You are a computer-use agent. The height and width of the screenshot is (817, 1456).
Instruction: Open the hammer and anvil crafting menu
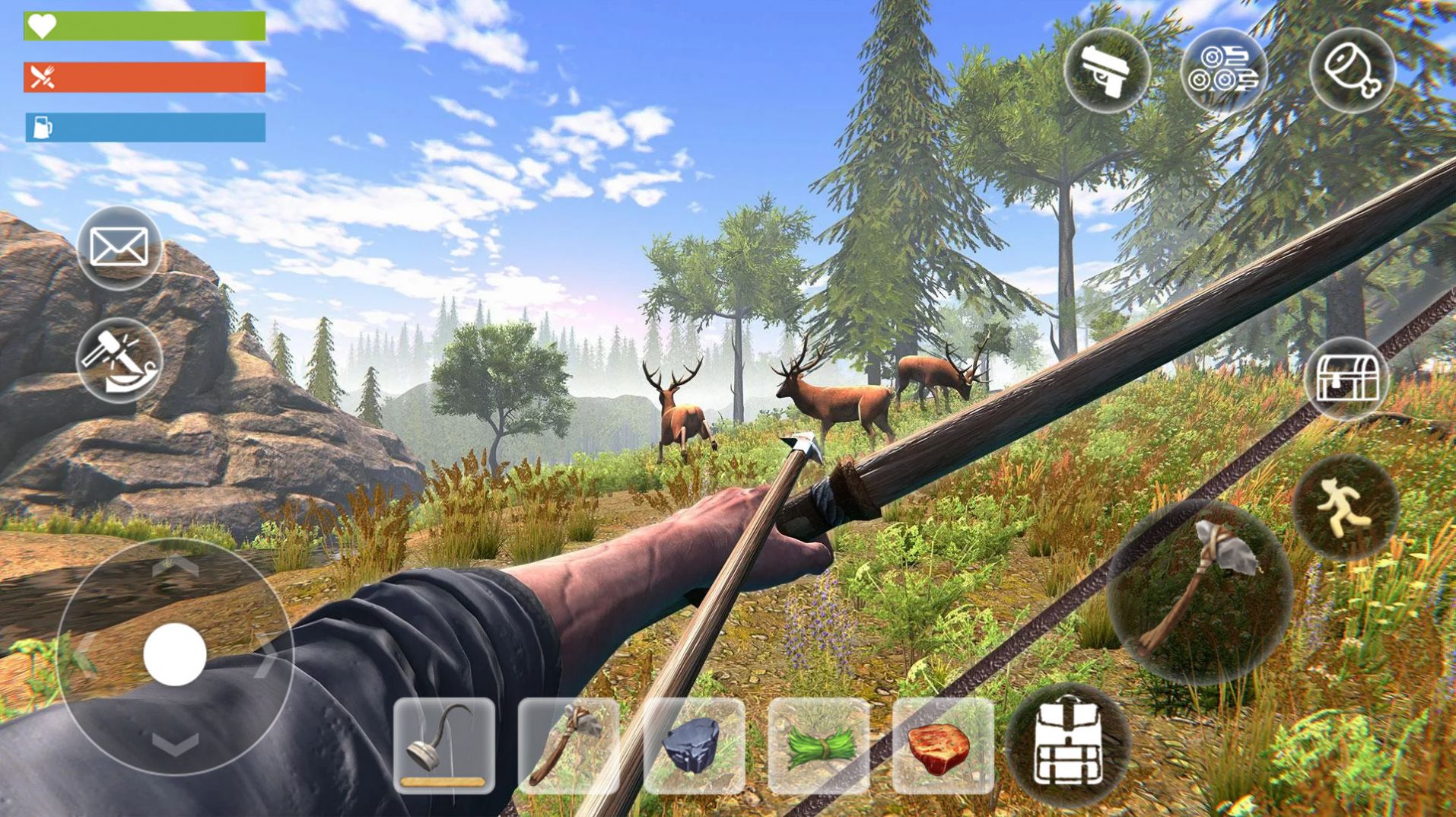(x=119, y=360)
